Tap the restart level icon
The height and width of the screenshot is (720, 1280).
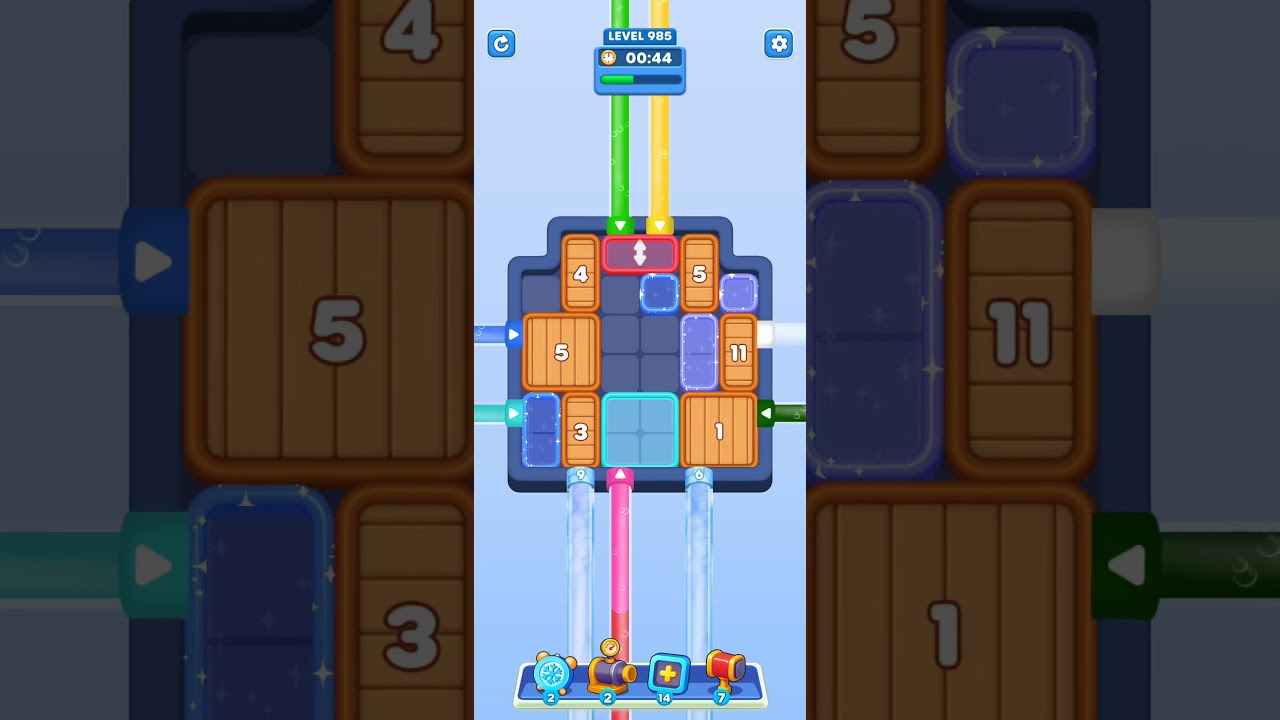pyautogui.click(x=501, y=44)
